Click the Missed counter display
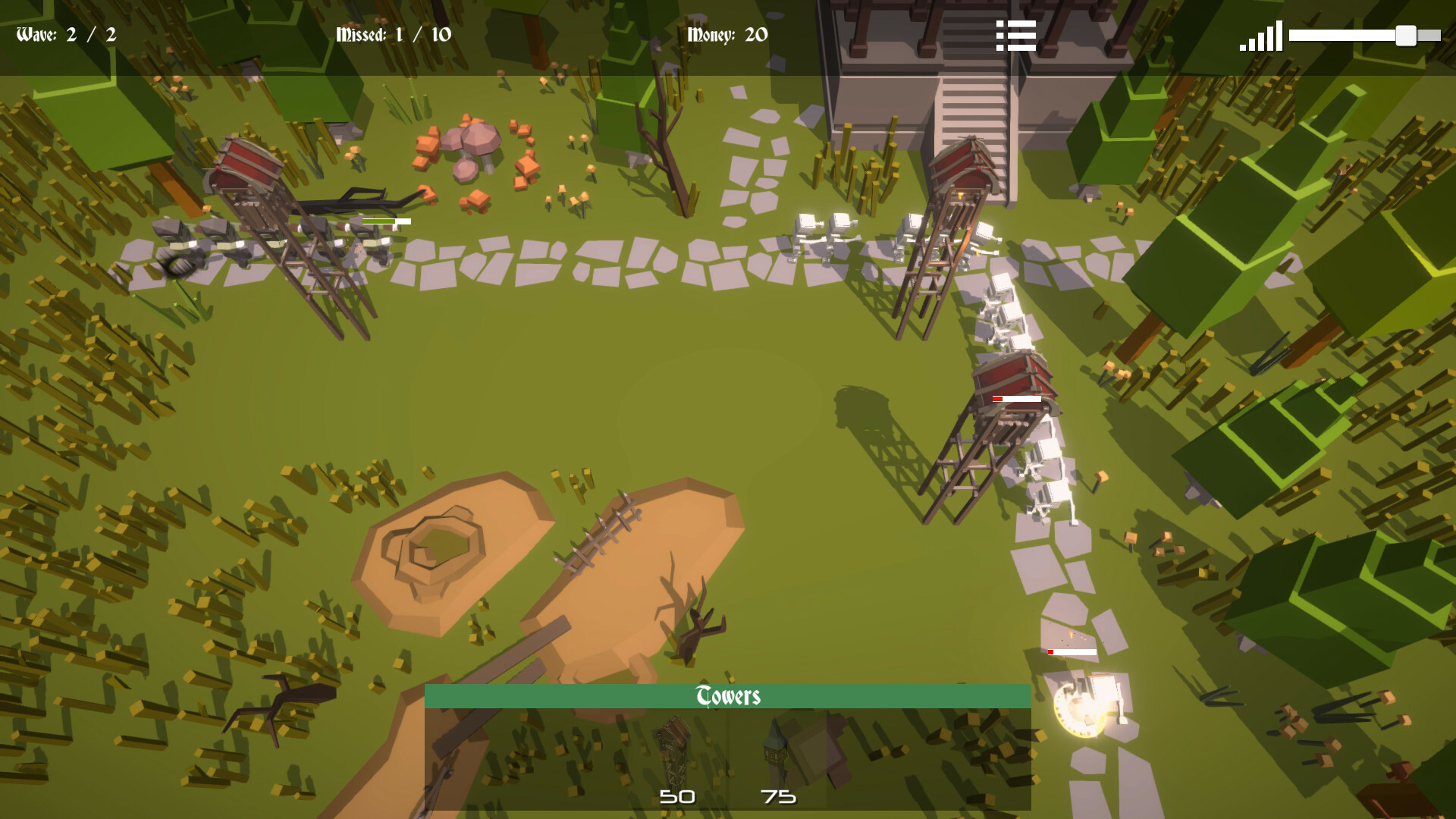This screenshot has height=819, width=1456. click(x=393, y=33)
